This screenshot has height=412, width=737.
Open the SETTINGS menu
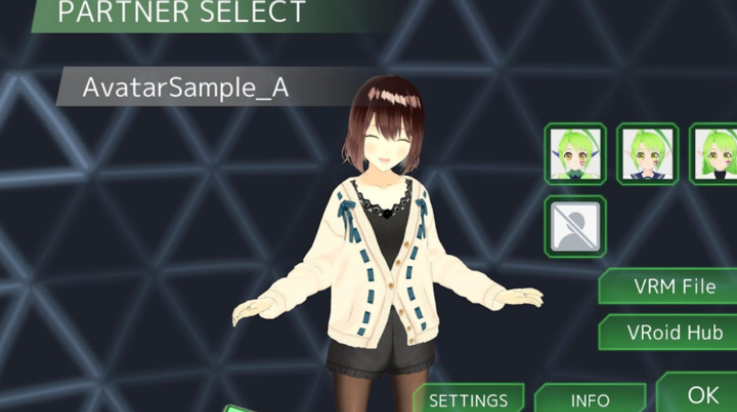click(469, 399)
